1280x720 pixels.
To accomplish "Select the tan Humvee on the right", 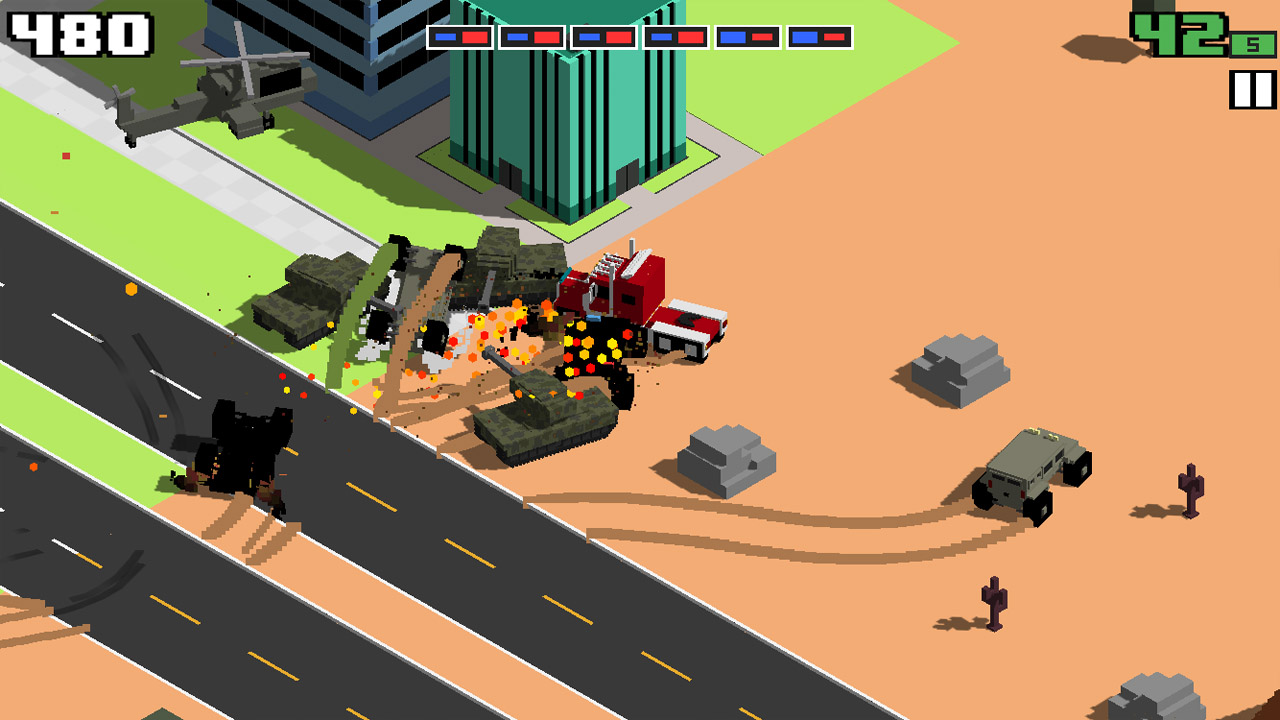I will click(1030, 470).
